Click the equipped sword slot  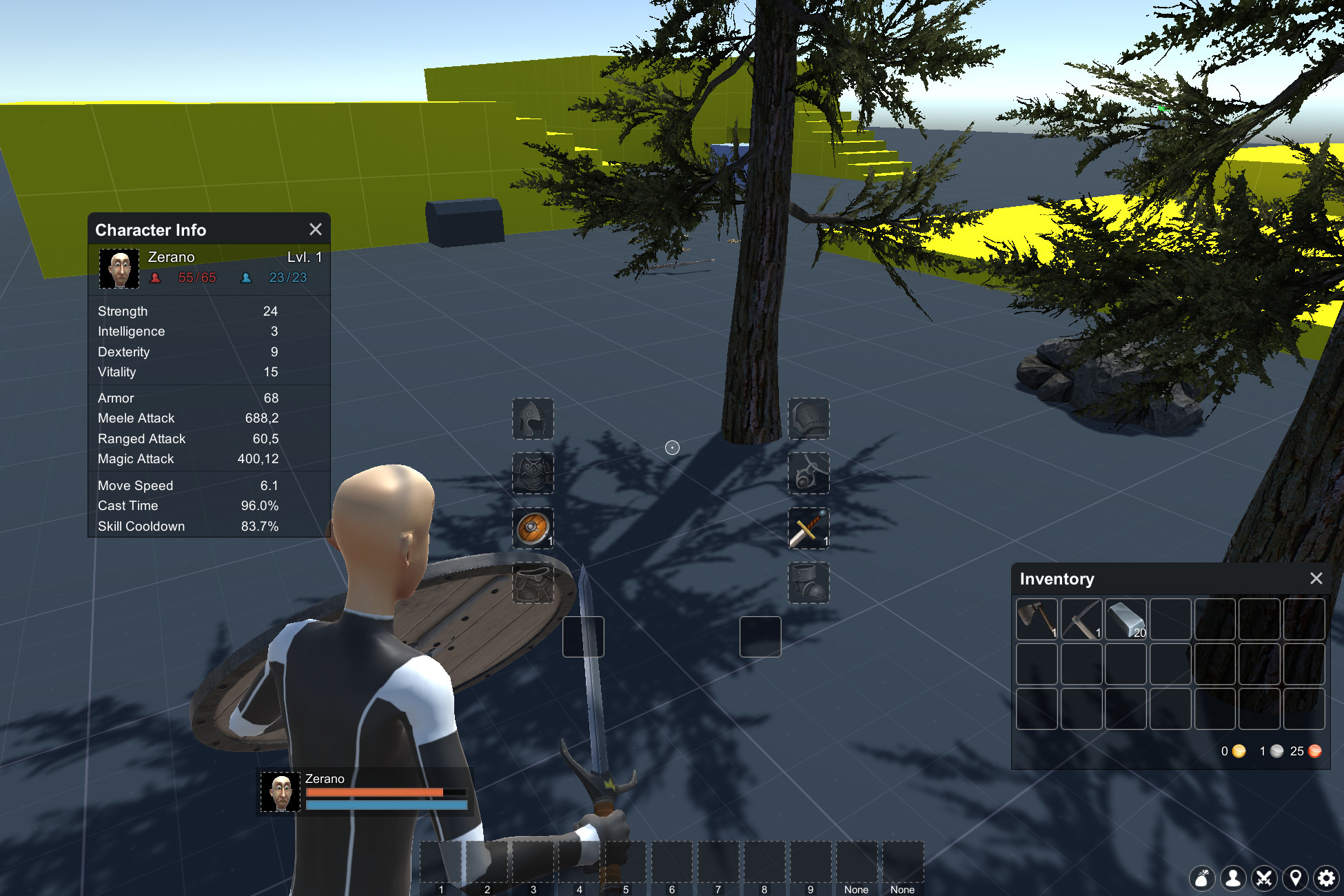pos(809,529)
